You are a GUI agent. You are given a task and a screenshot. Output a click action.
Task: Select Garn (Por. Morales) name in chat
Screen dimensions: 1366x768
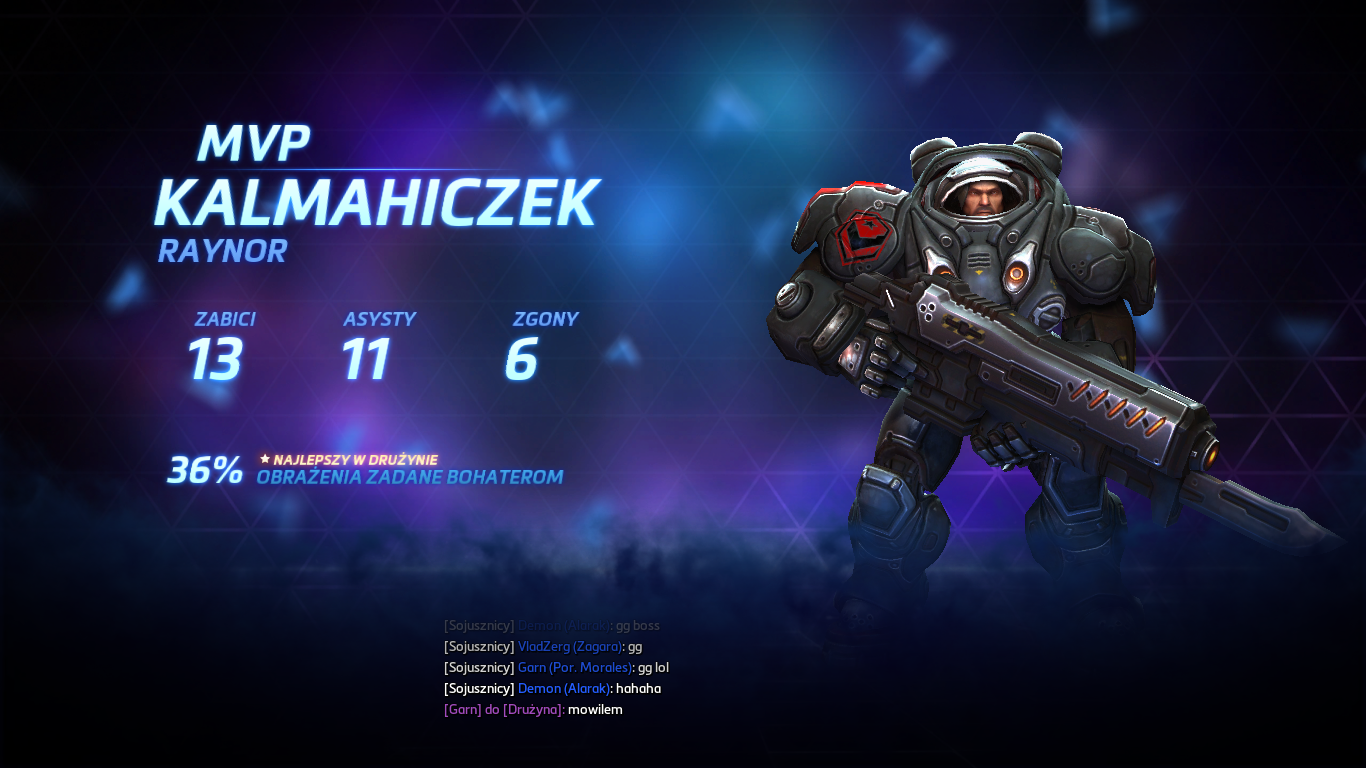coord(575,668)
